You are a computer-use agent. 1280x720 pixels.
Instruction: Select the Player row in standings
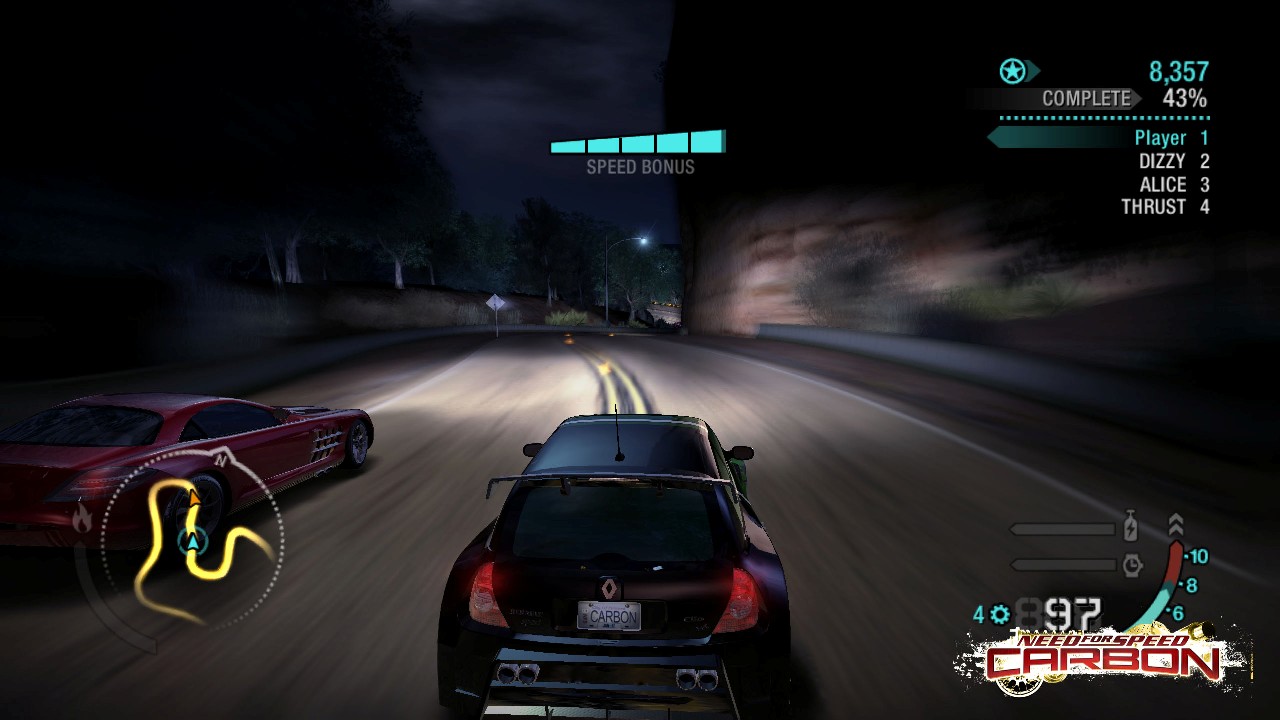click(1170, 138)
